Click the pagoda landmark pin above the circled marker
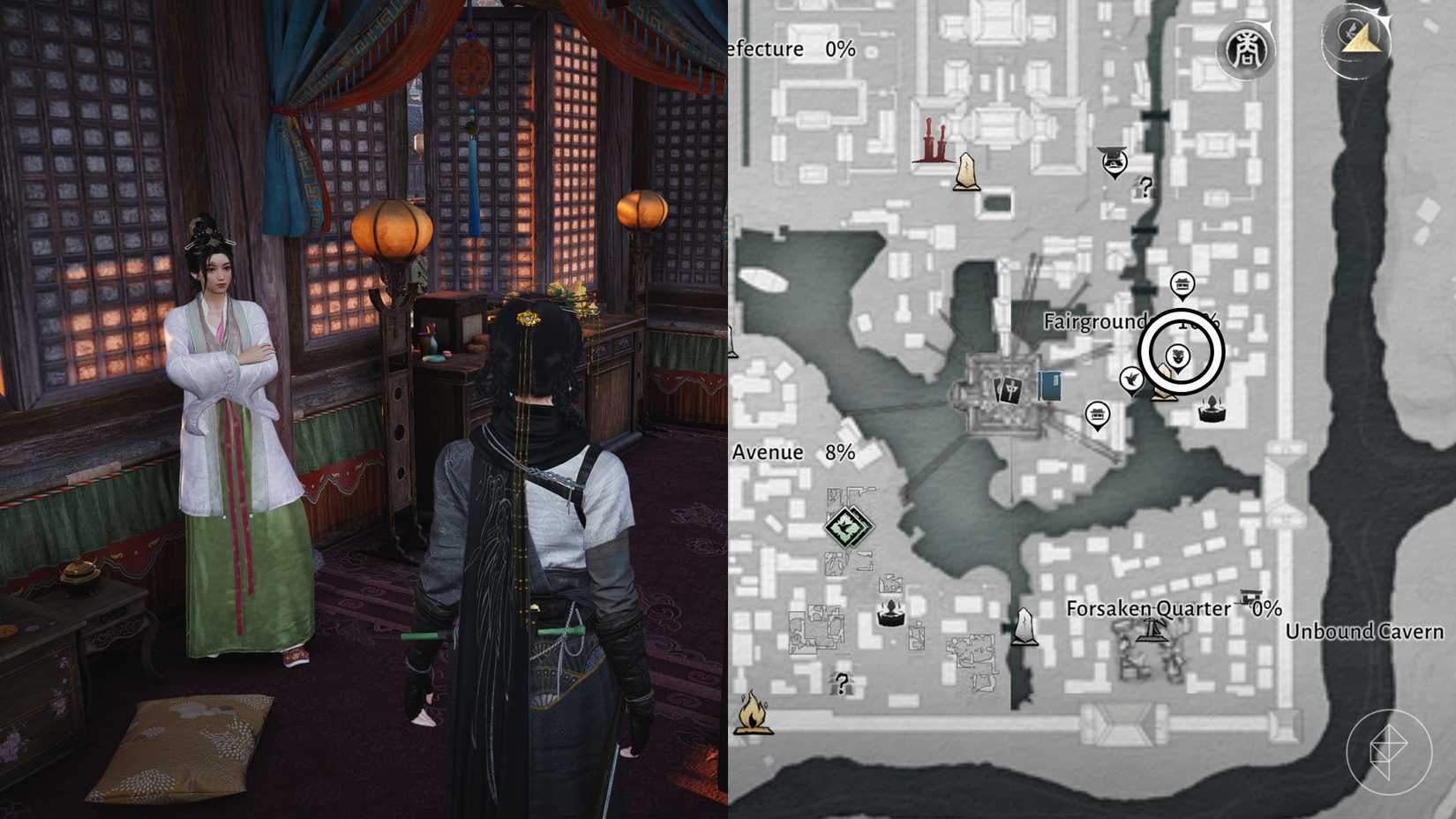Viewport: 1456px width, 819px height. pyautogui.click(x=1182, y=284)
